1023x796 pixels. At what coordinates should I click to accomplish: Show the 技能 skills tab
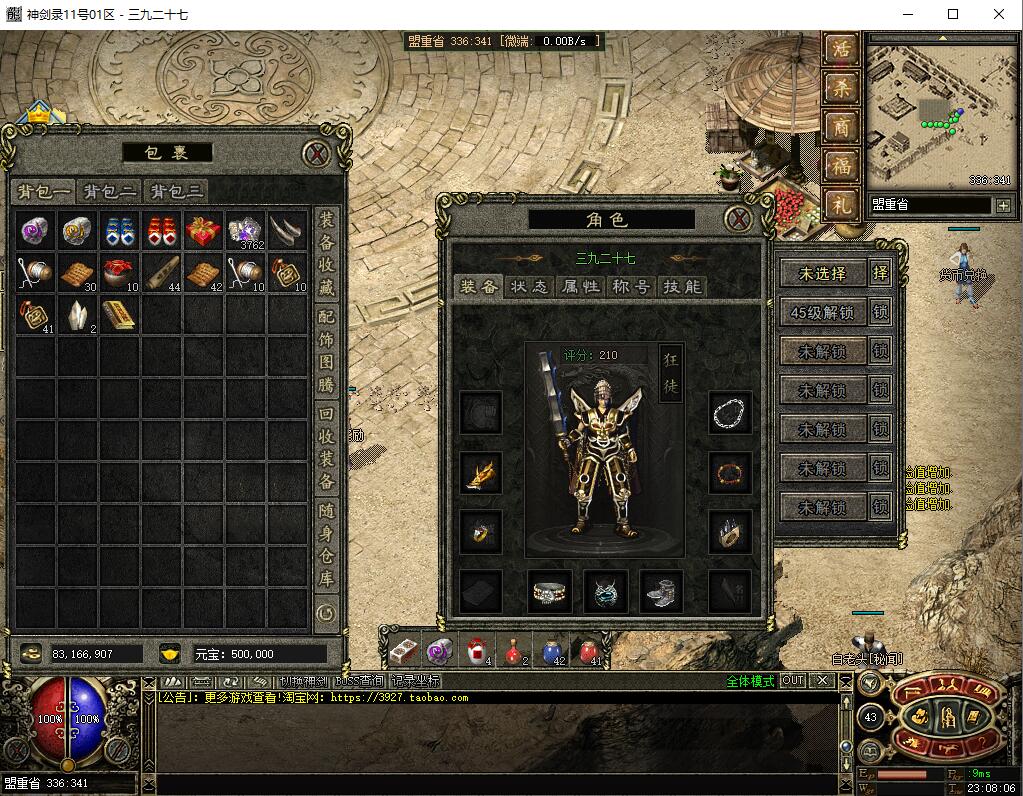point(682,287)
